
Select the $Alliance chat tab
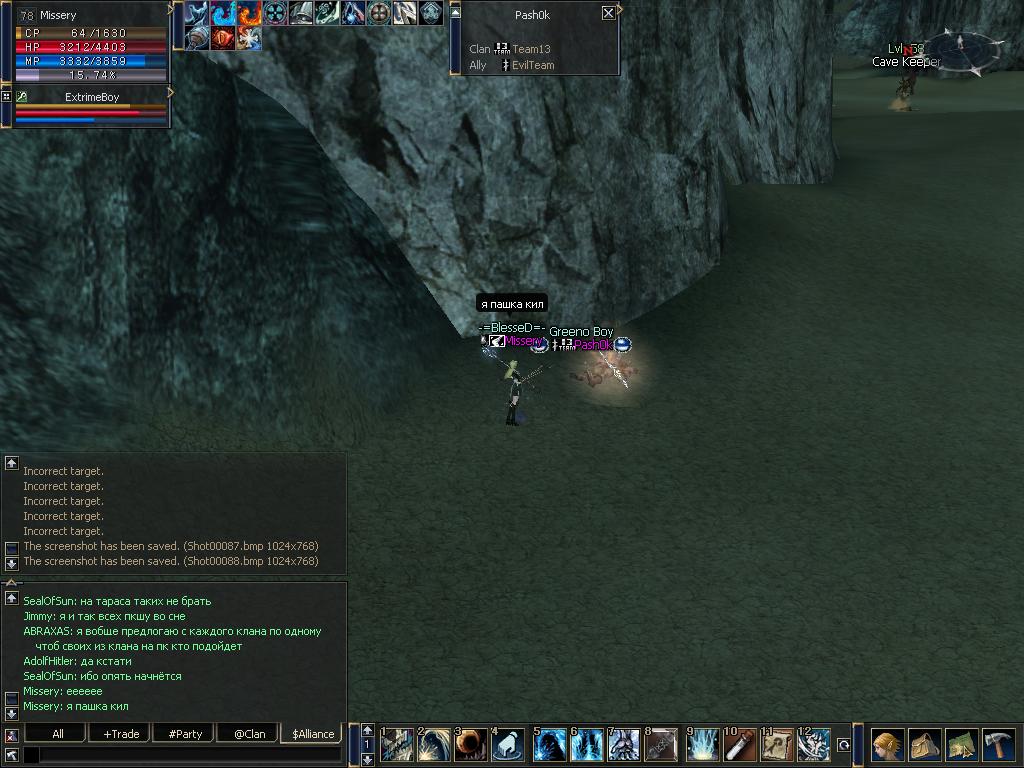tap(313, 734)
